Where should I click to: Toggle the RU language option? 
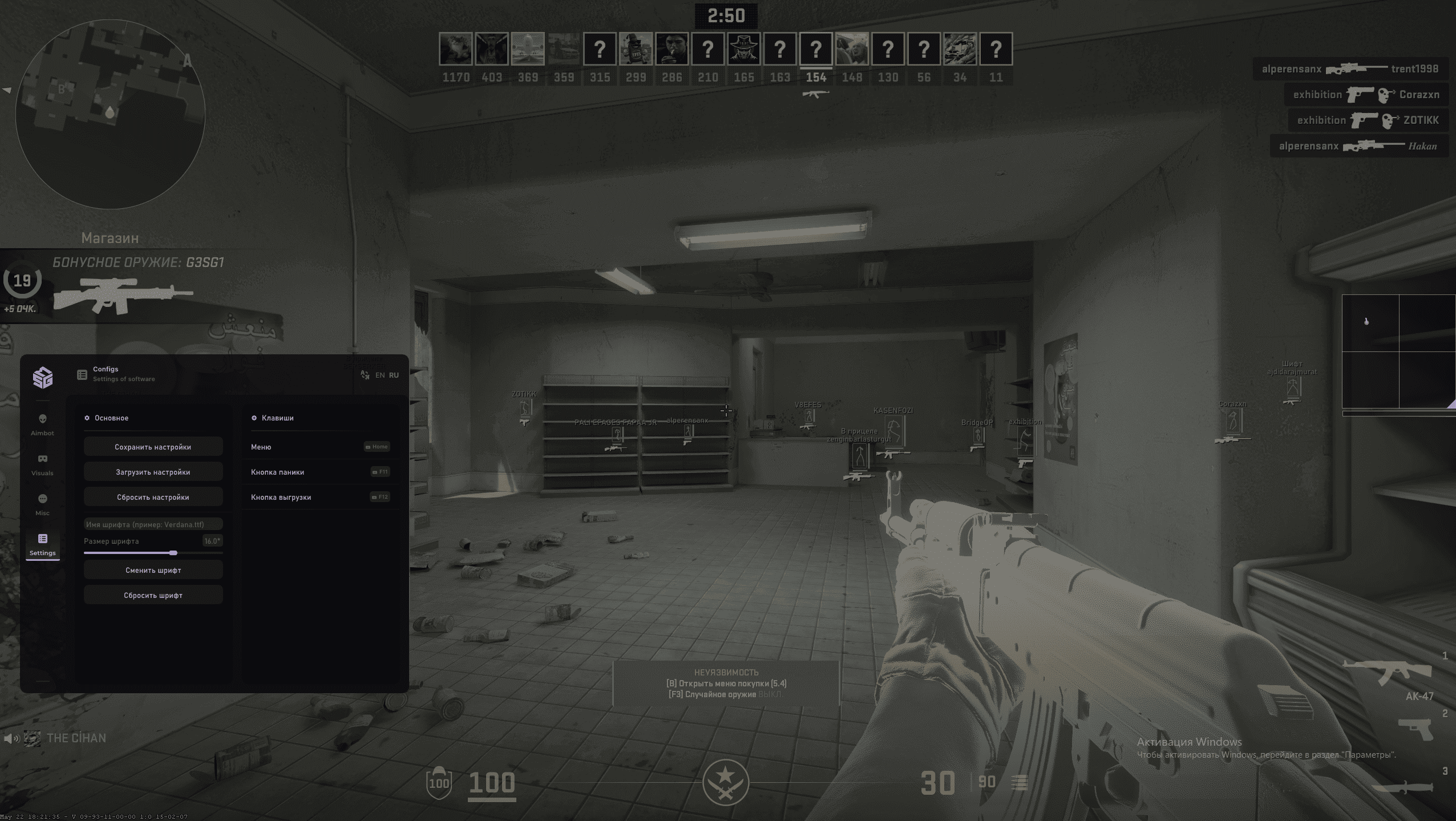(x=393, y=375)
